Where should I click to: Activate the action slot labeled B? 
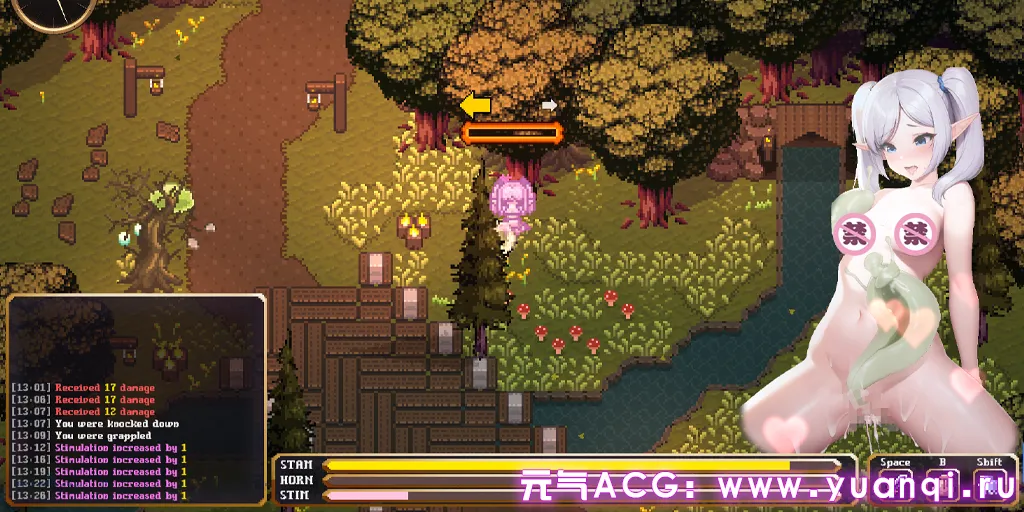pyautogui.click(x=943, y=483)
